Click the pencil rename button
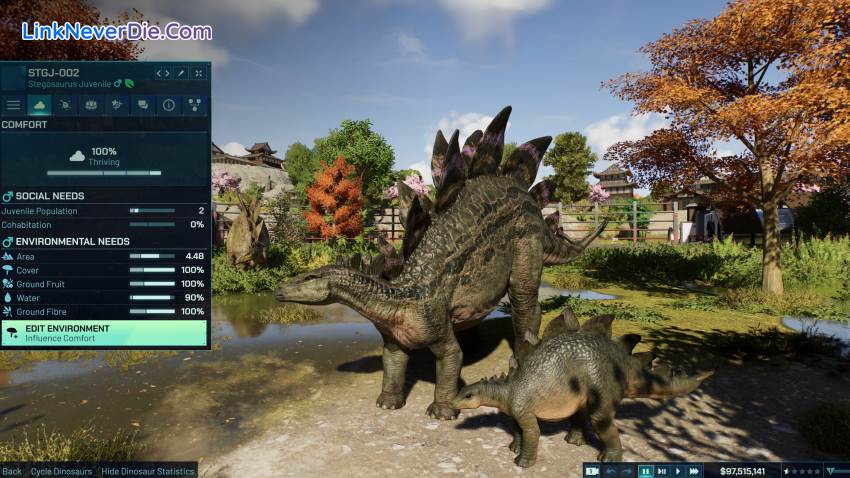 pos(181,73)
